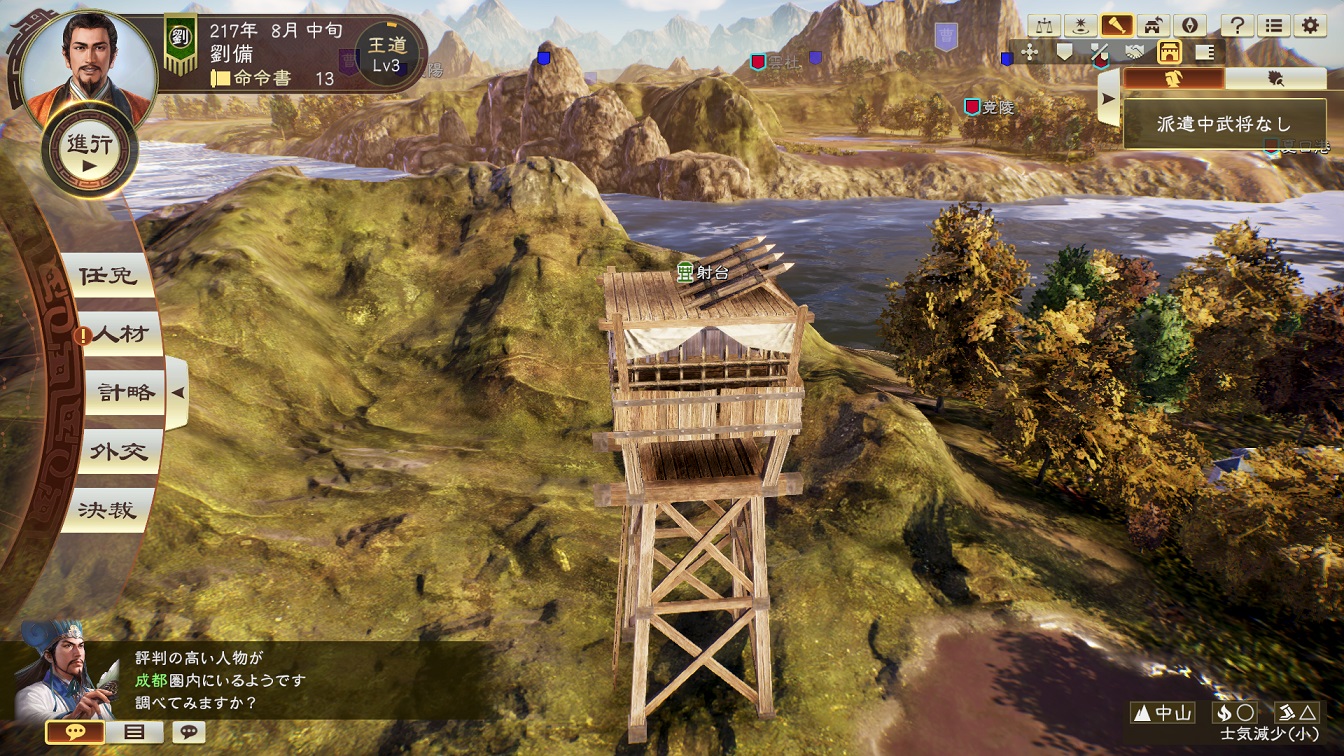Click Liu Bei's ruler portrait
This screenshot has width=1344, height=756.
point(89,58)
